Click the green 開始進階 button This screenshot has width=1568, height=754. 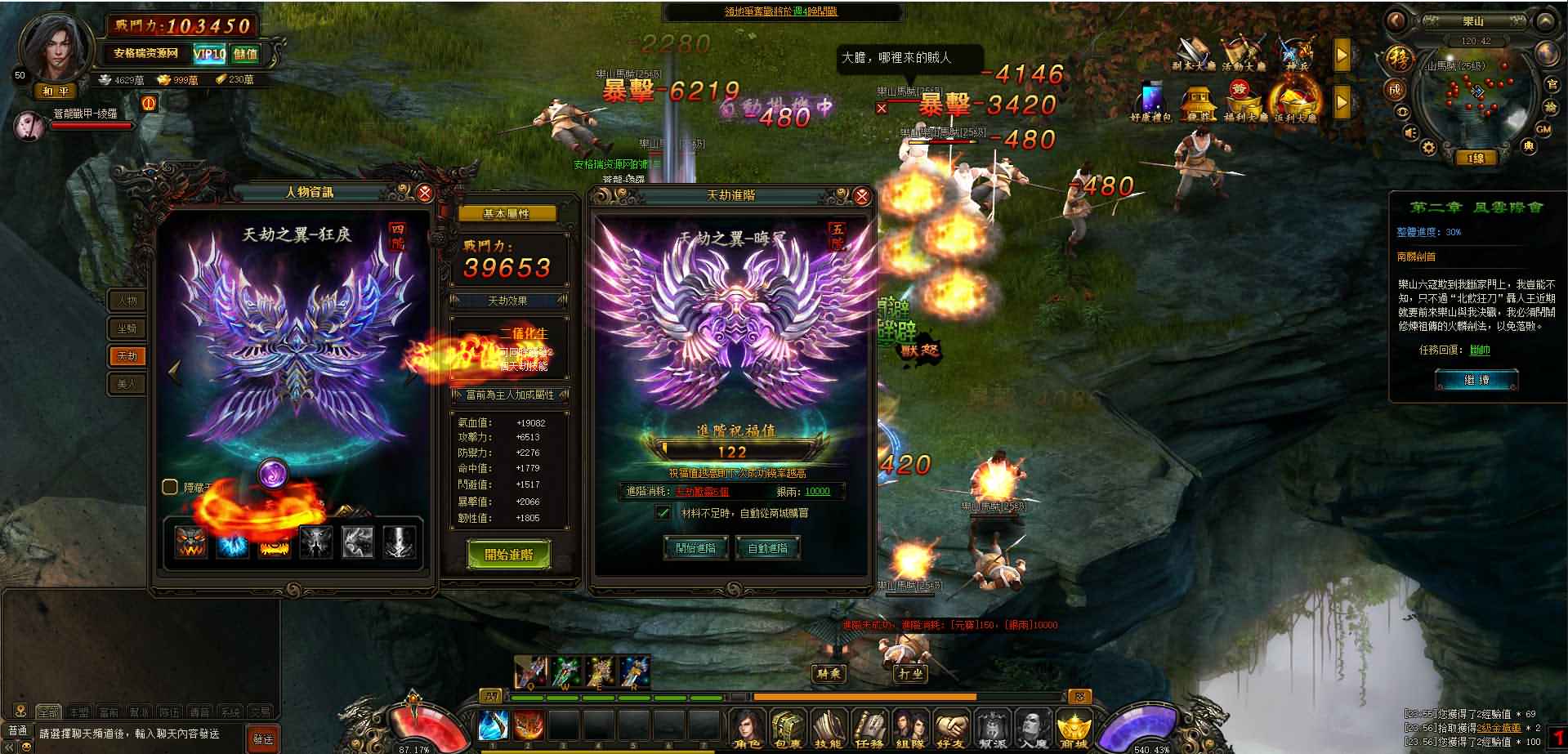pyautogui.click(x=508, y=555)
